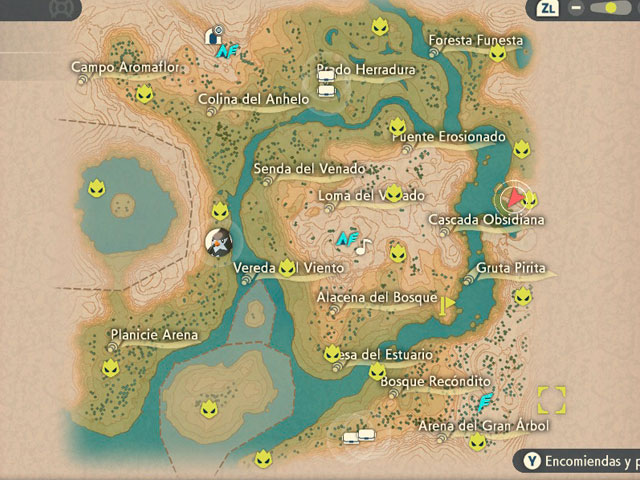Image resolution: width=640 pixels, height=480 pixels.
Task: Click the map zoom slider knob
Action: [x=607, y=9]
